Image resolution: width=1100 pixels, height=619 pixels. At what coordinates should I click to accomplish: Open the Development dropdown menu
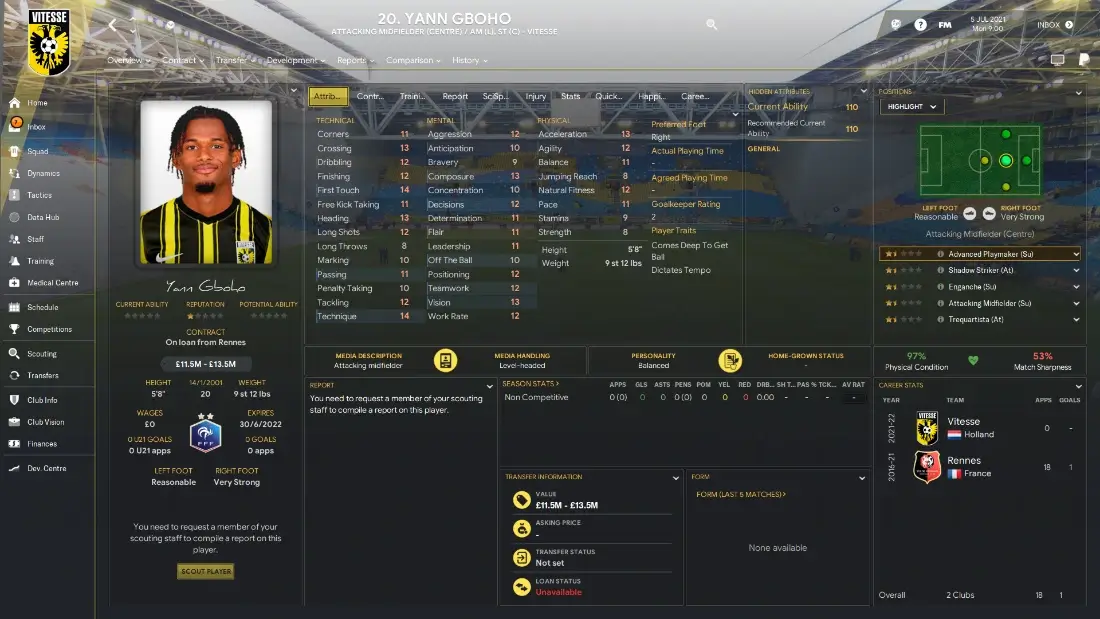coord(296,61)
